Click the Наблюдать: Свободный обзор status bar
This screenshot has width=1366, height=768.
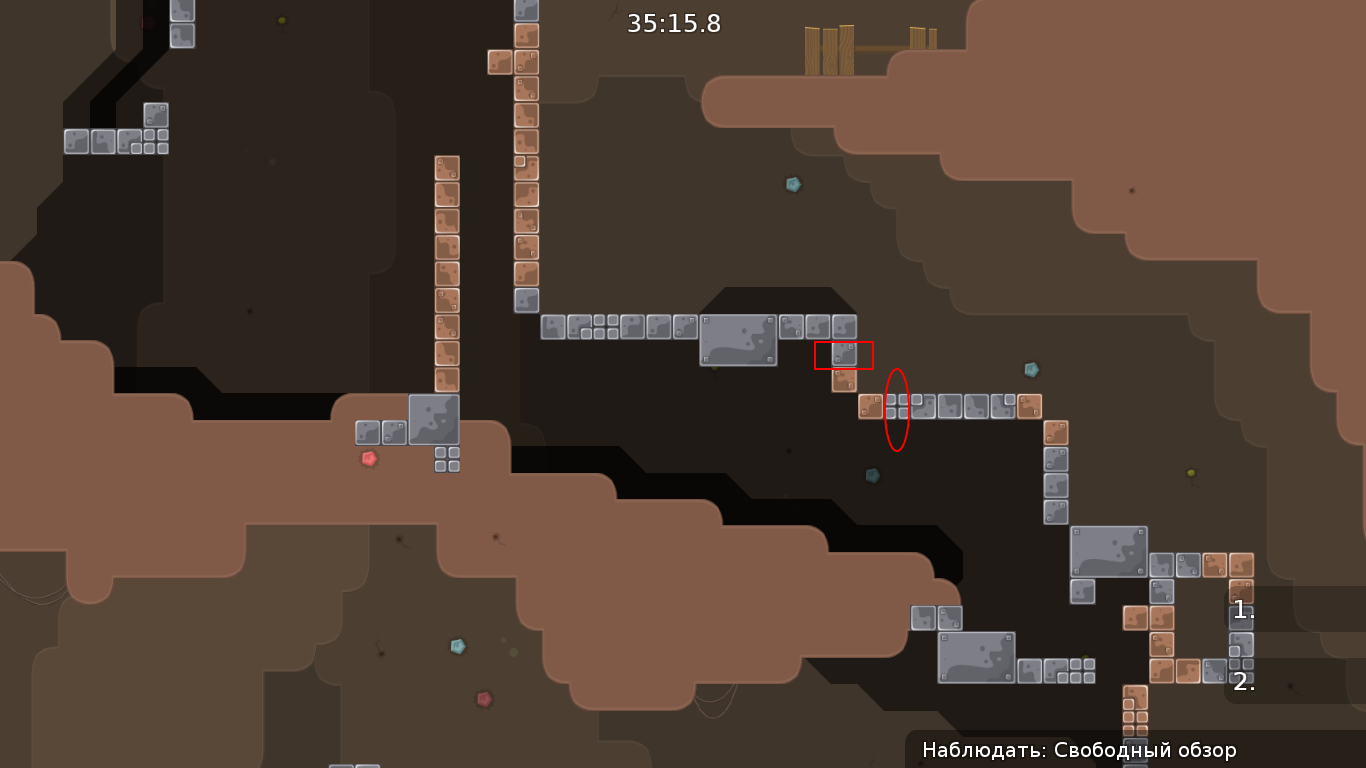coord(1080,749)
